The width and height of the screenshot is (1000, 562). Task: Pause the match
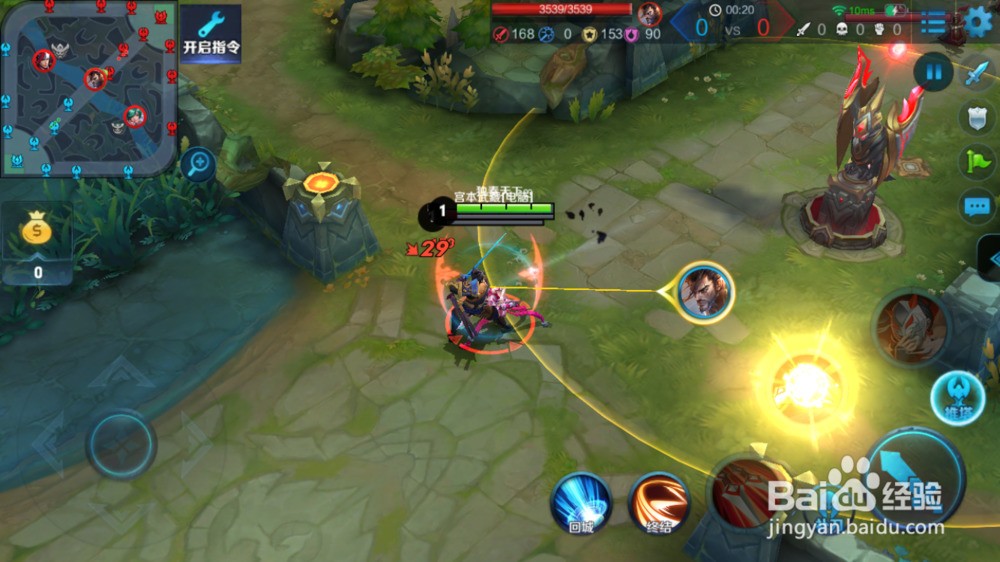933,72
